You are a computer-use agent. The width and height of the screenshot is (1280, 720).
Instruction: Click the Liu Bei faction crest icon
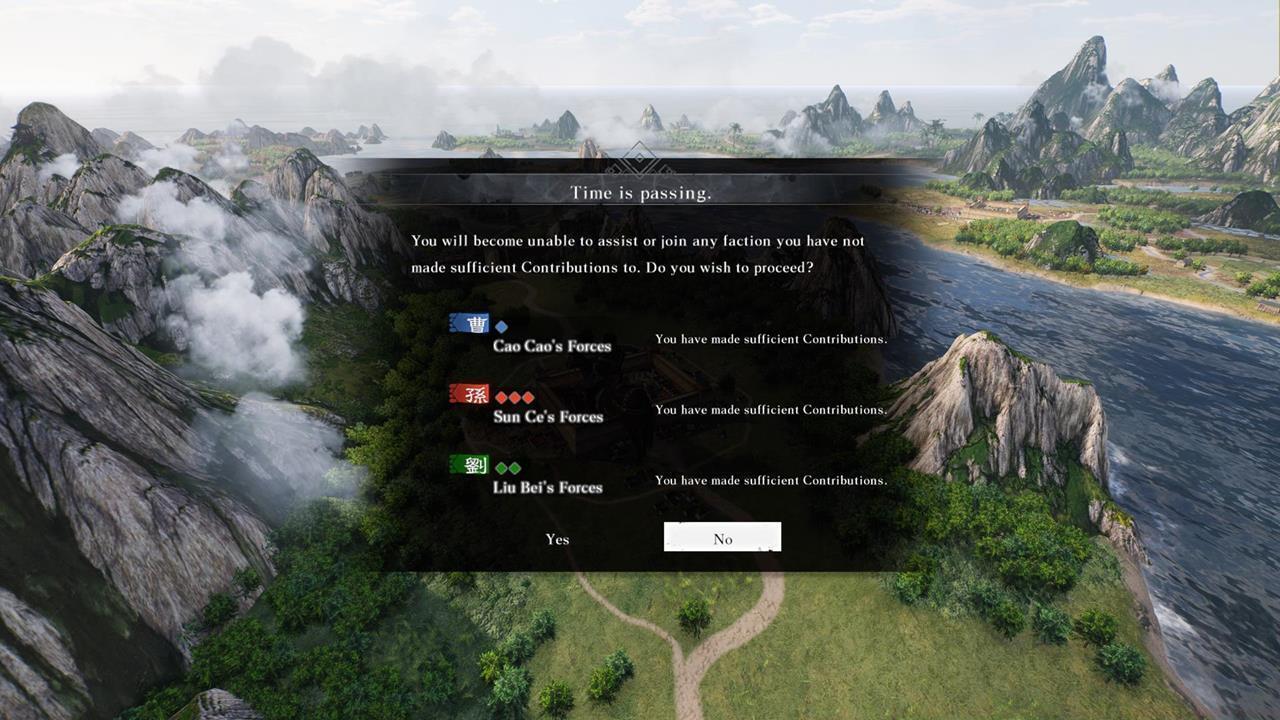[x=471, y=465]
